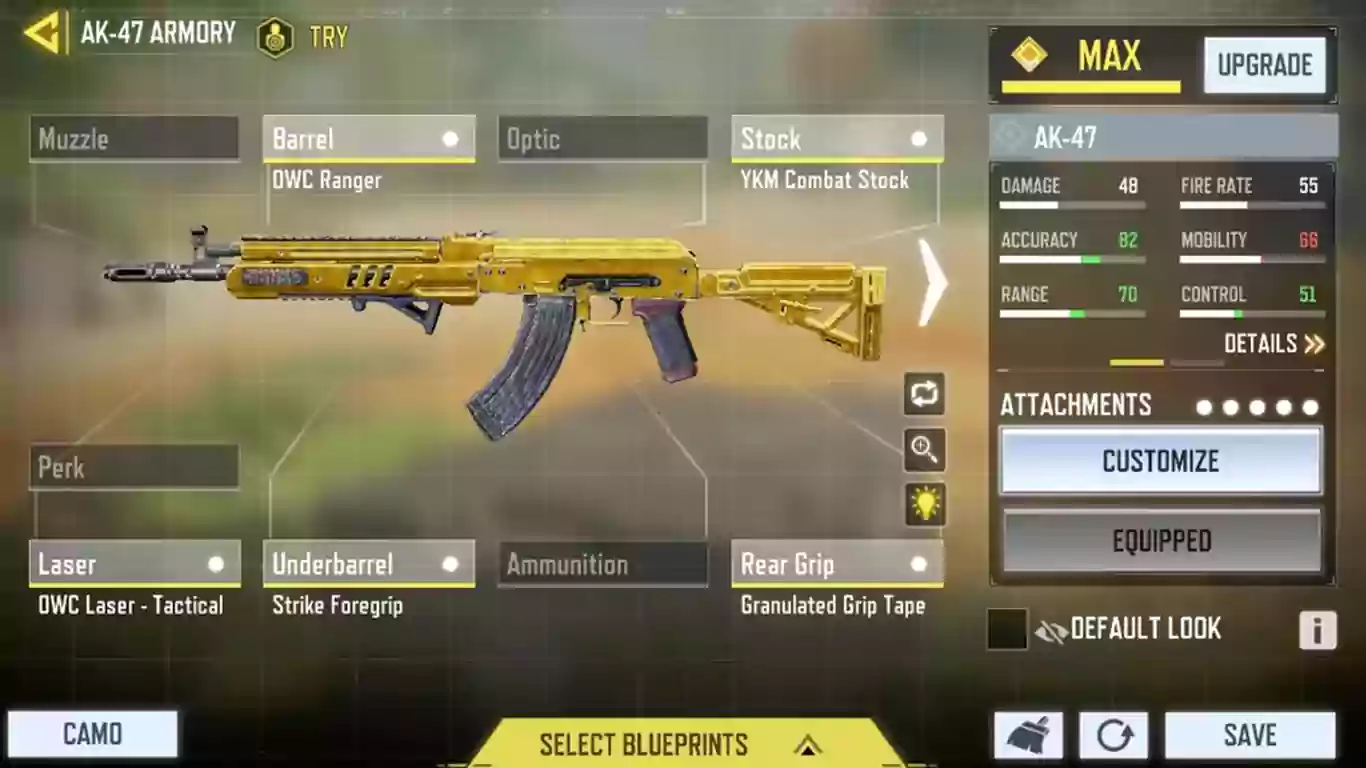This screenshot has width=1366, height=768.
Task: Click the right arrow beside the weapon
Action: click(932, 284)
